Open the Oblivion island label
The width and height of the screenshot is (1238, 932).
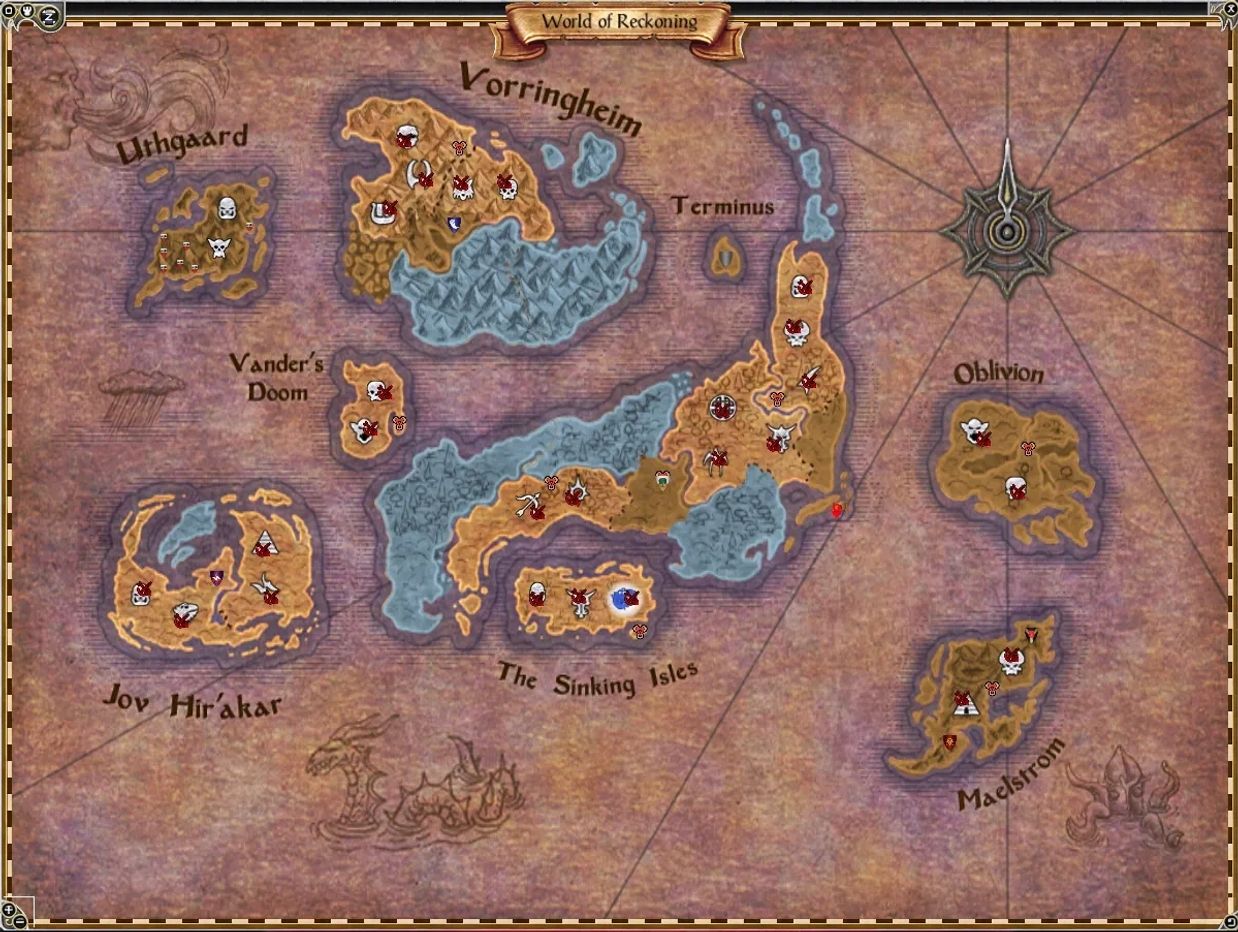point(998,374)
